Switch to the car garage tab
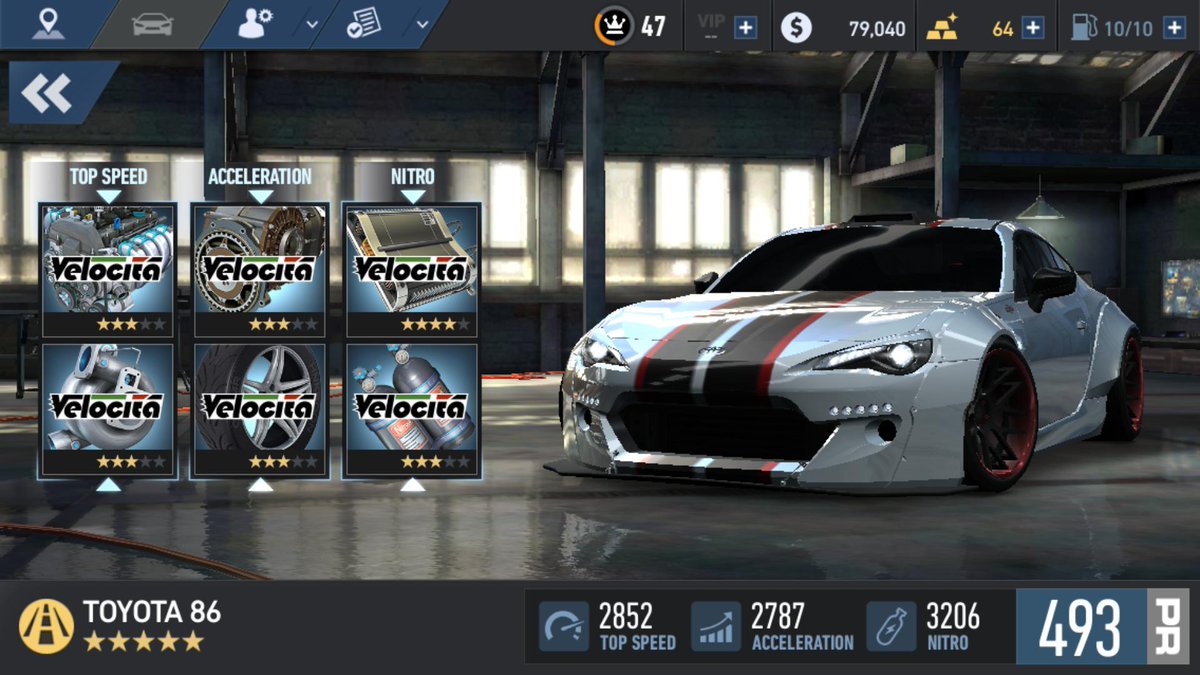Image resolution: width=1200 pixels, height=675 pixels. coord(153,24)
